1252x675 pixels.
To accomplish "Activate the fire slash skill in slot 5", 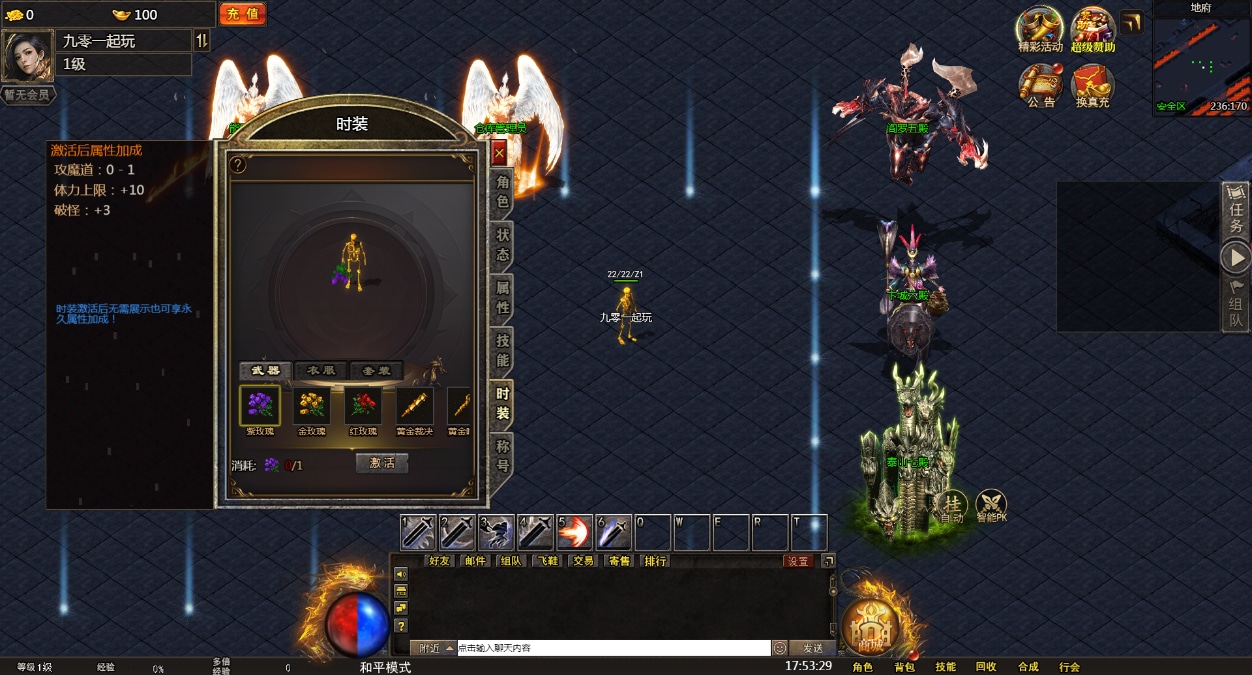I will 574,532.
